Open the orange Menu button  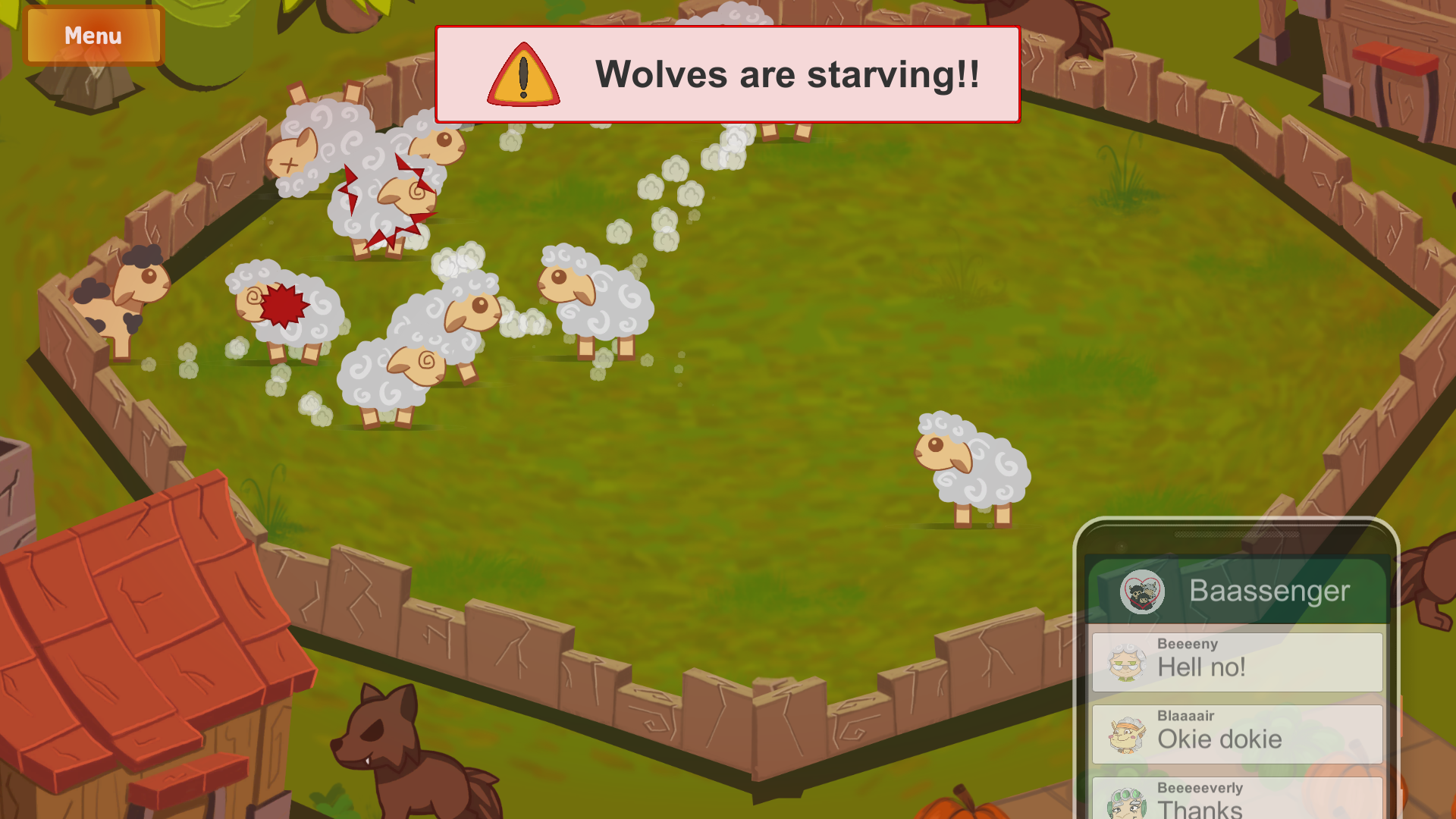(x=93, y=36)
